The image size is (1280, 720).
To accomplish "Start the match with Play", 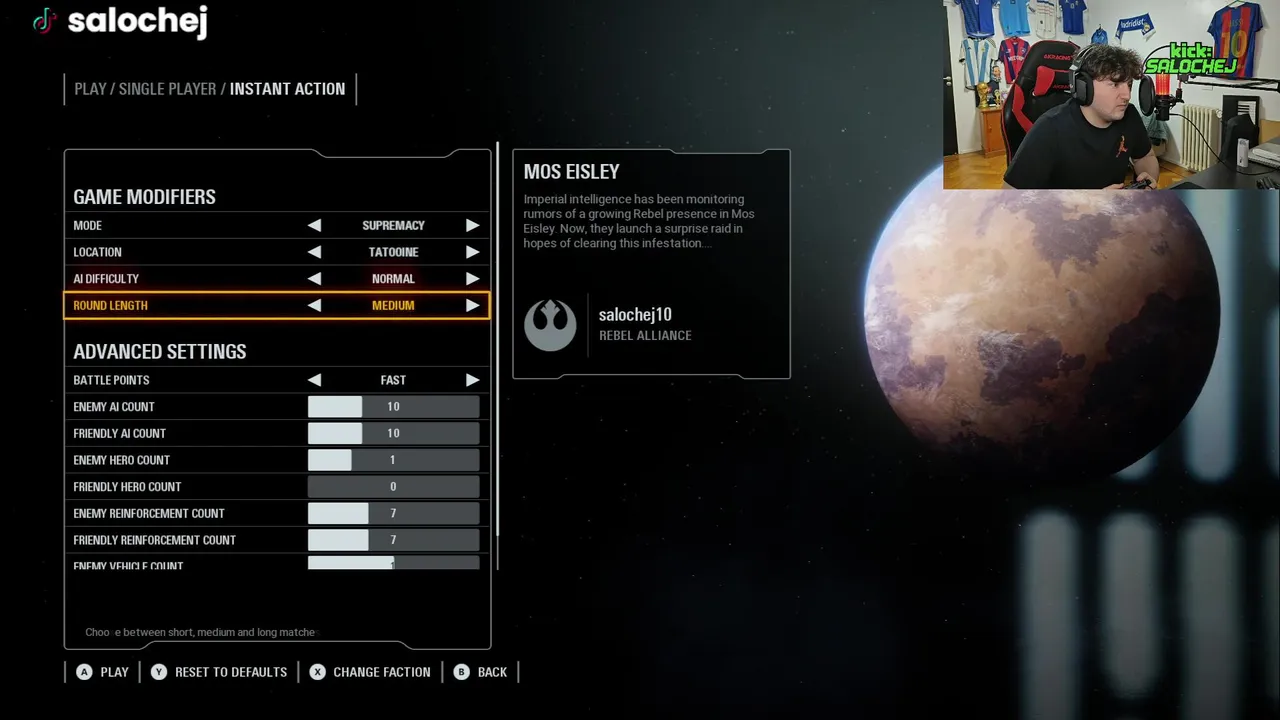I will click(x=103, y=672).
